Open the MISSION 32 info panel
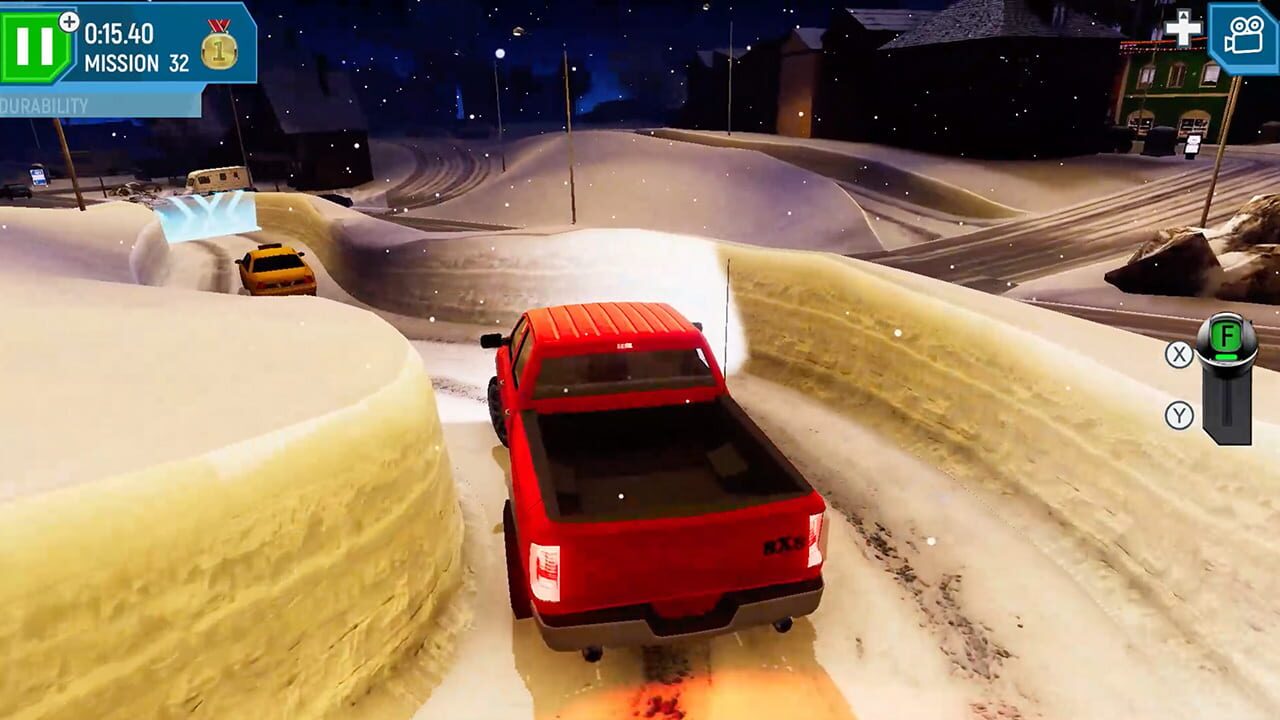The height and width of the screenshot is (720, 1280). coord(137,61)
